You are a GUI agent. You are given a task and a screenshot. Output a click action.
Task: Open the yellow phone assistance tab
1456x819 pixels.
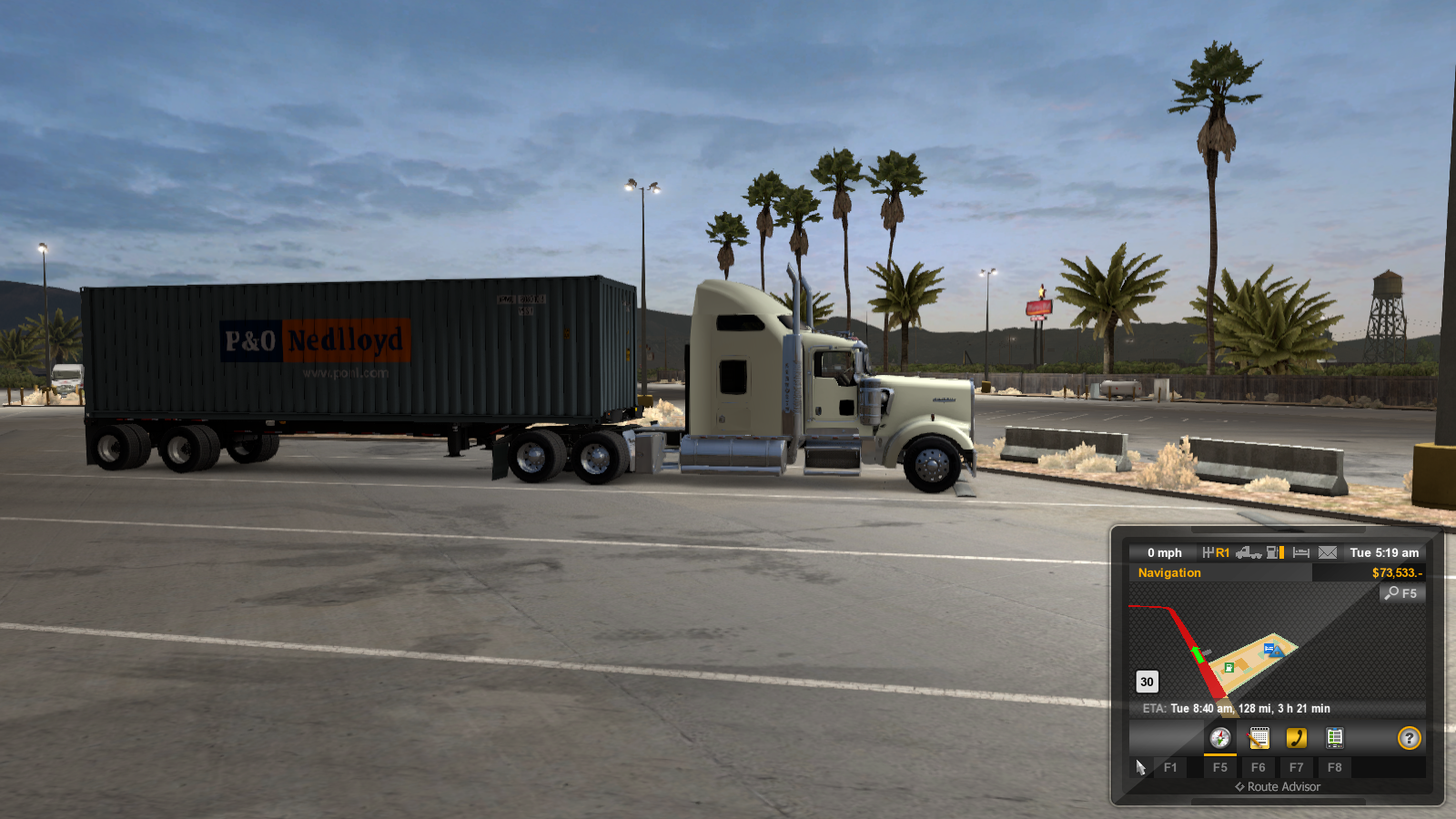(1297, 738)
